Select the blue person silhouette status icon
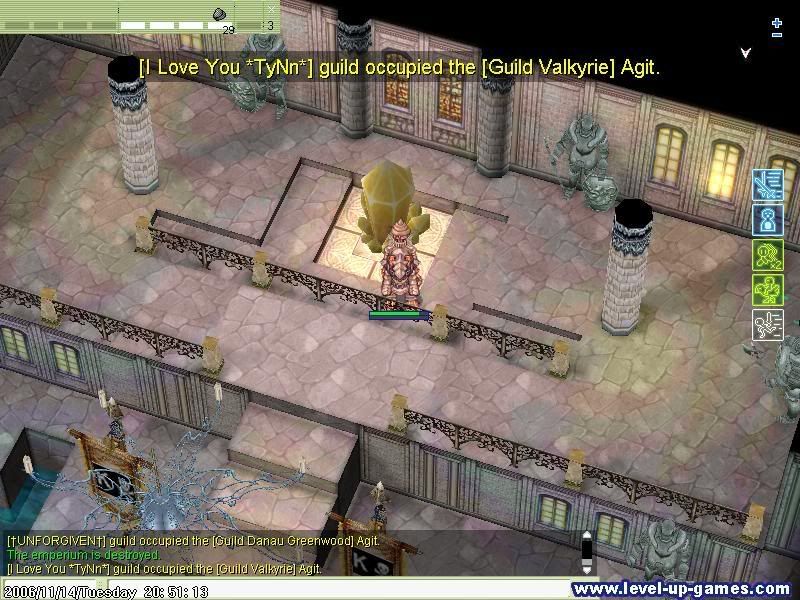 pyautogui.click(x=766, y=219)
